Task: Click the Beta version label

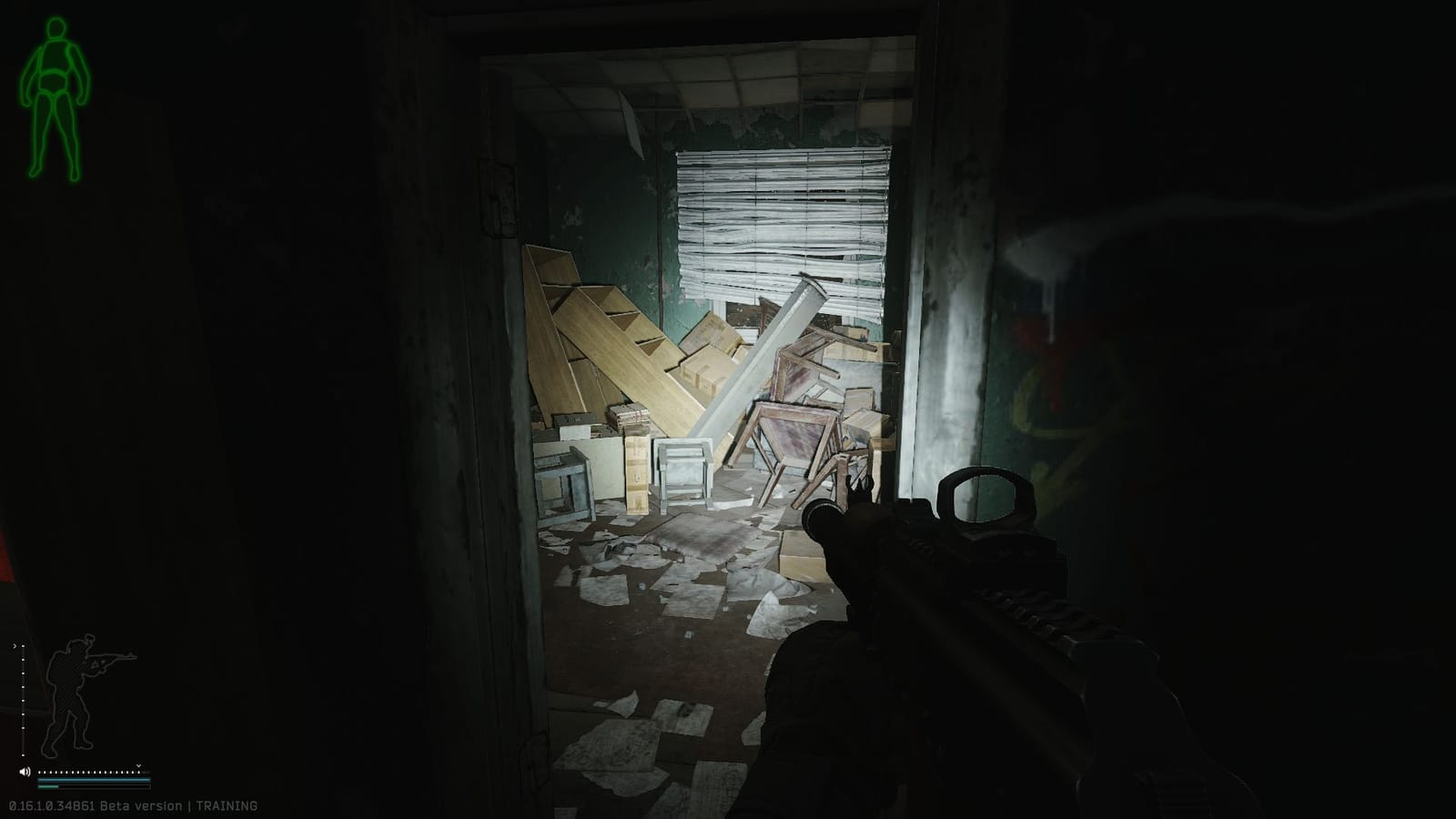Action: pyautogui.click(x=141, y=804)
